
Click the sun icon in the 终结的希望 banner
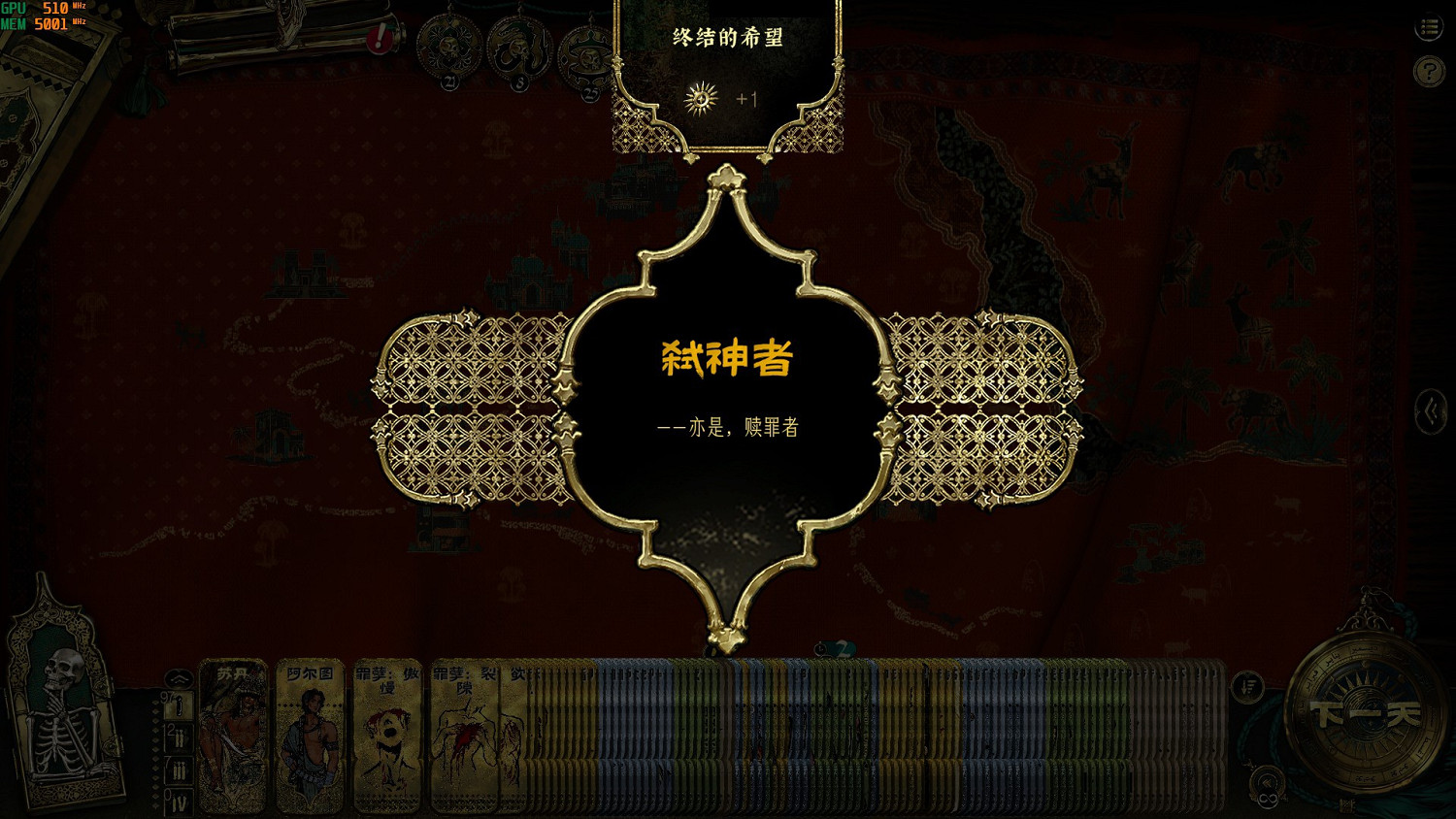[700, 97]
